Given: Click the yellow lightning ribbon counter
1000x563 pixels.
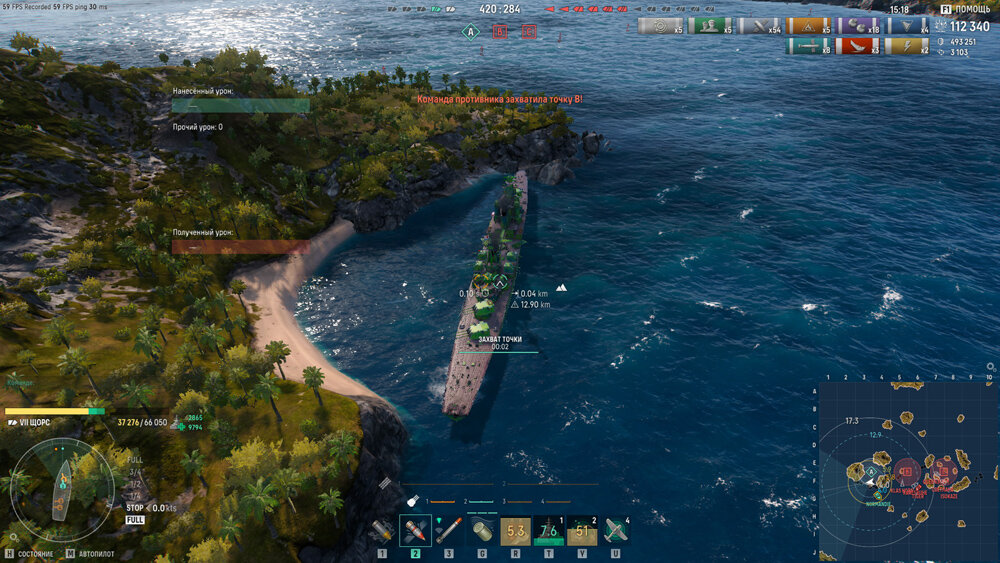Looking at the screenshot, I should (x=904, y=46).
